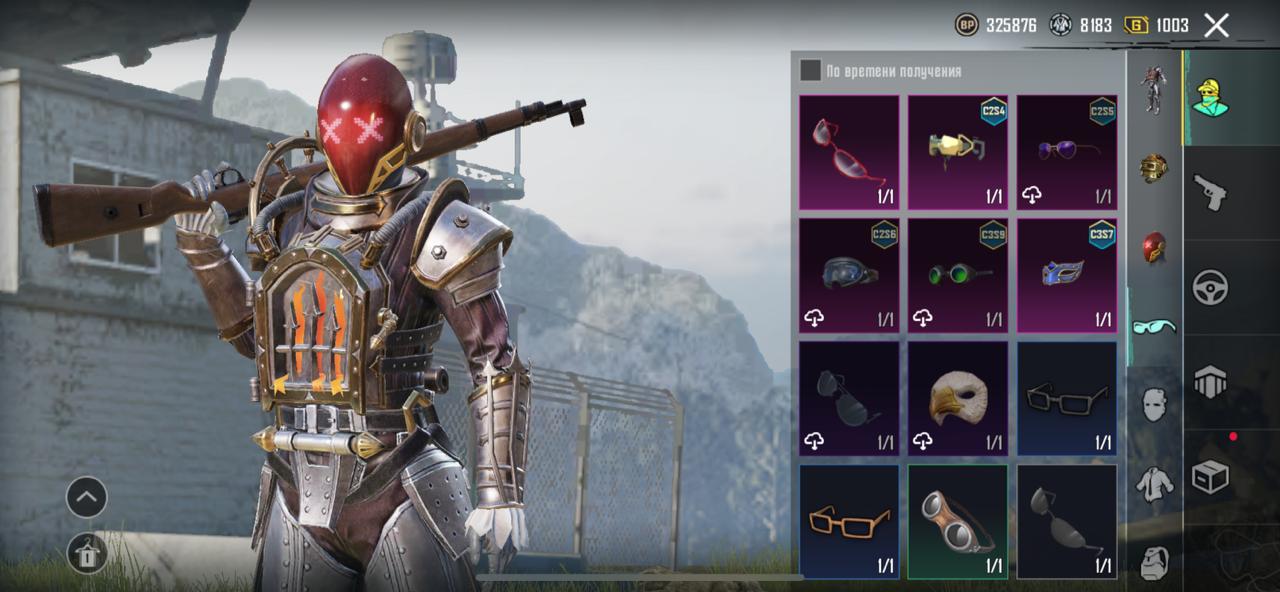Close the inventory with the X button
The height and width of the screenshot is (592, 1280).
click(x=1216, y=26)
